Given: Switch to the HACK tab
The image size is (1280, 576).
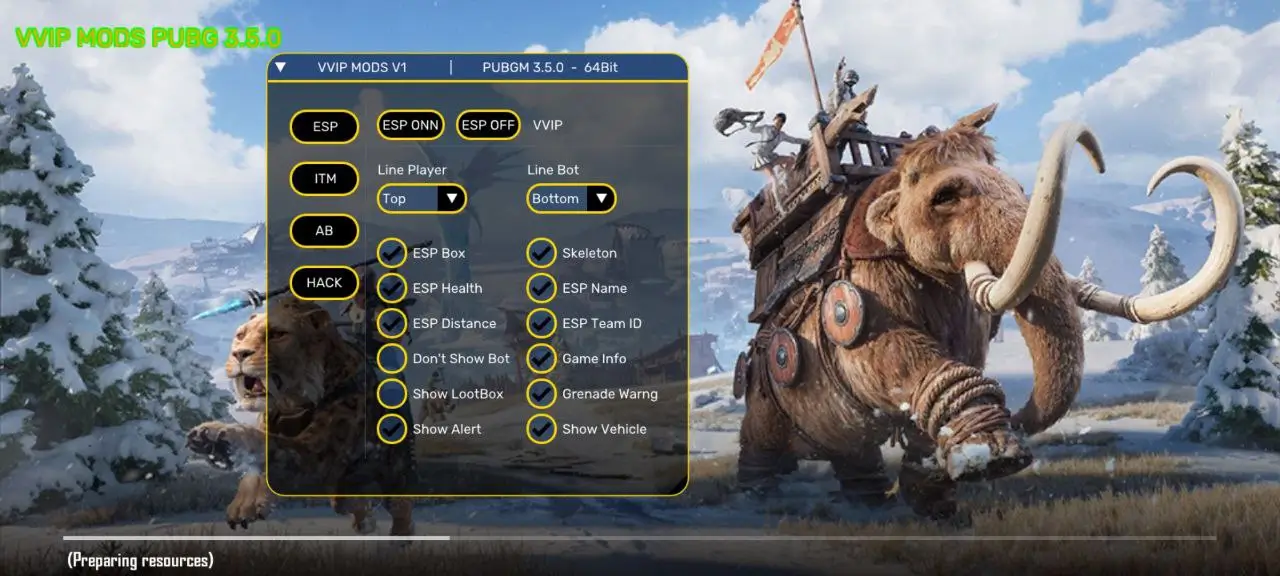Looking at the screenshot, I should click(324, 283).
